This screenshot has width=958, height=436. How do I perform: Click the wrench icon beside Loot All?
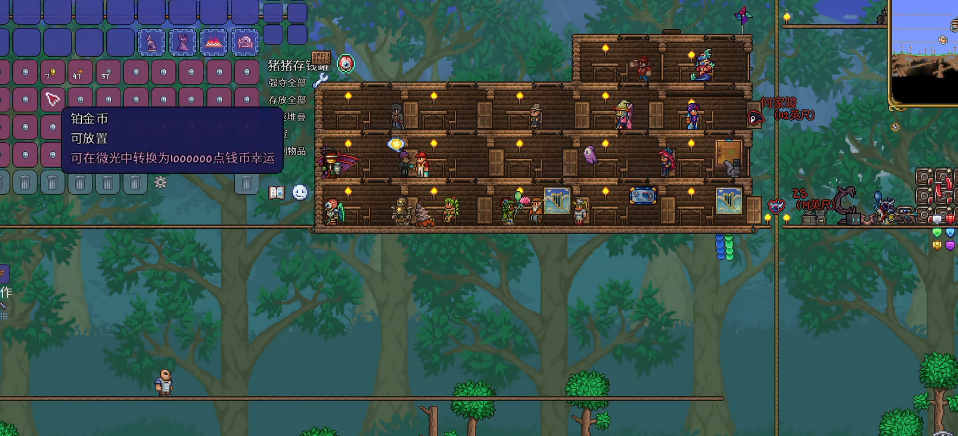(x=320, y=80)
